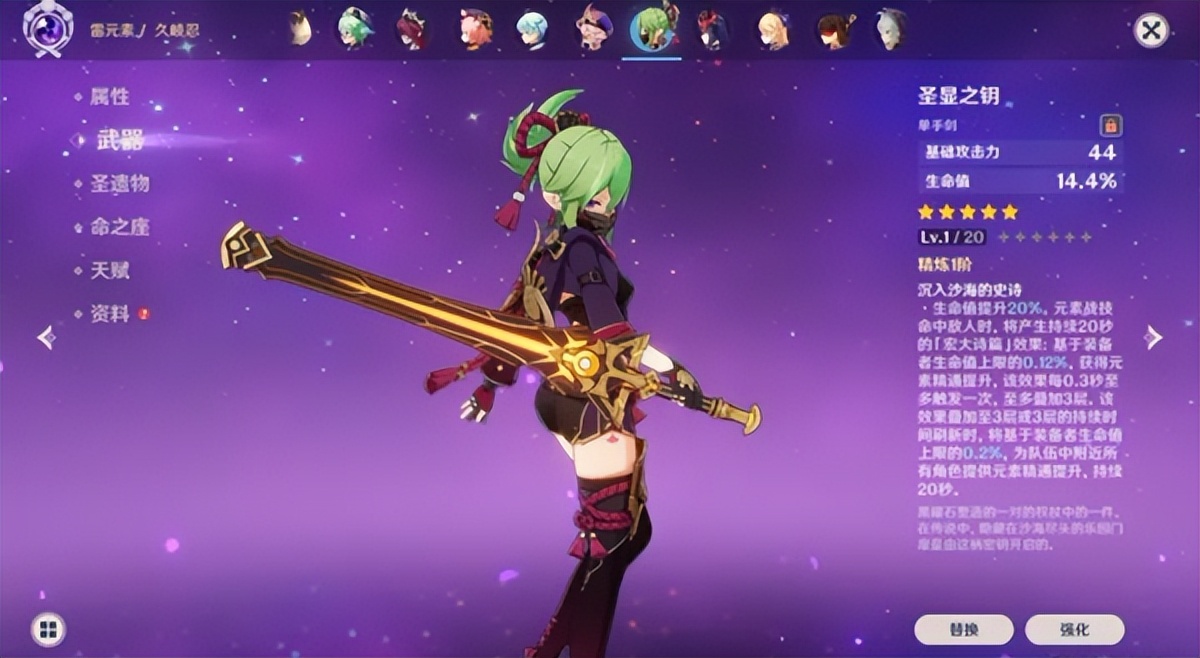
Task: Pick the silver-haired character portrait
Action: point(889,29)
